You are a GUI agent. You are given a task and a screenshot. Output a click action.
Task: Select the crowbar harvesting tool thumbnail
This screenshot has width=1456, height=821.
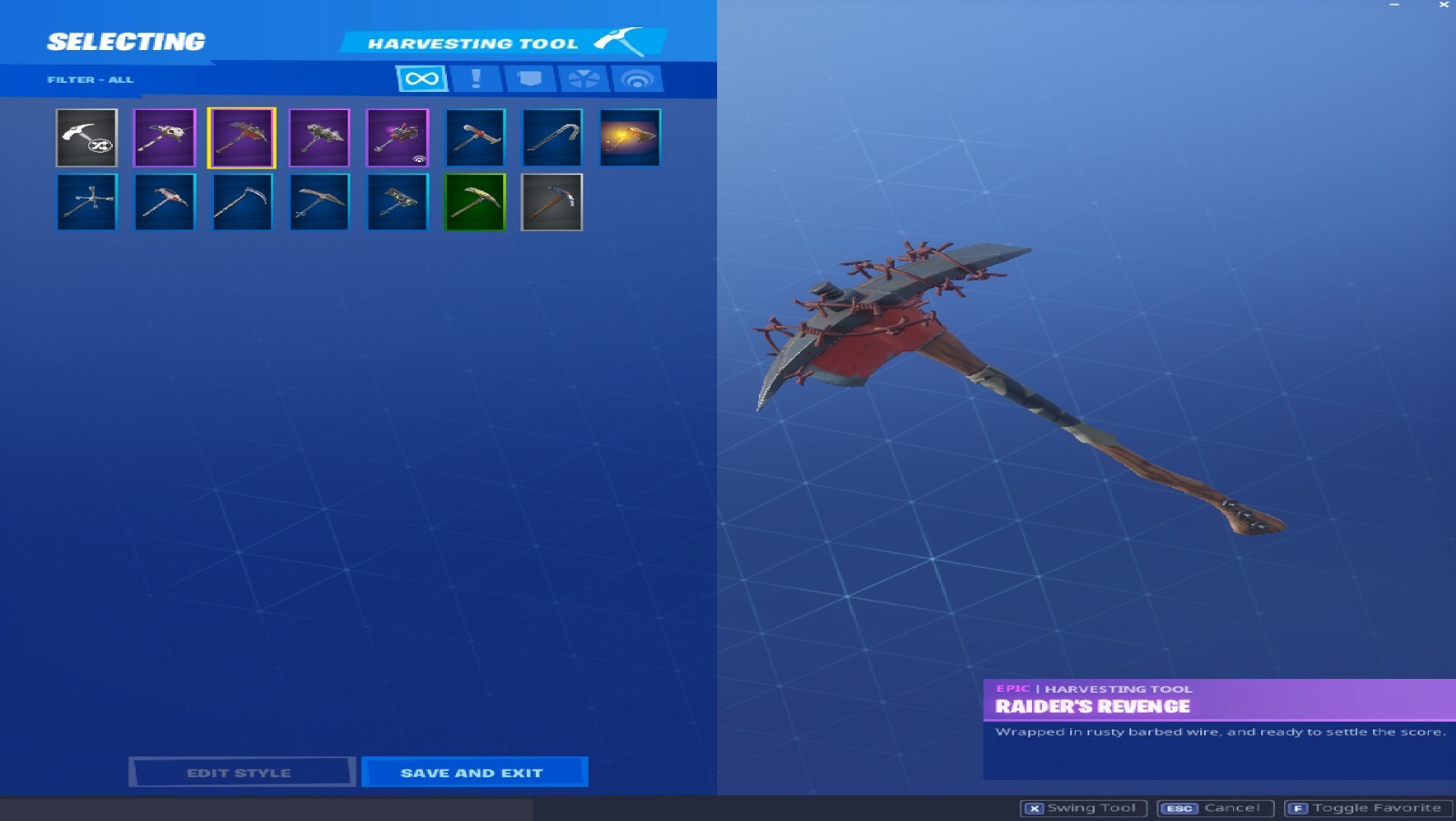552,137
